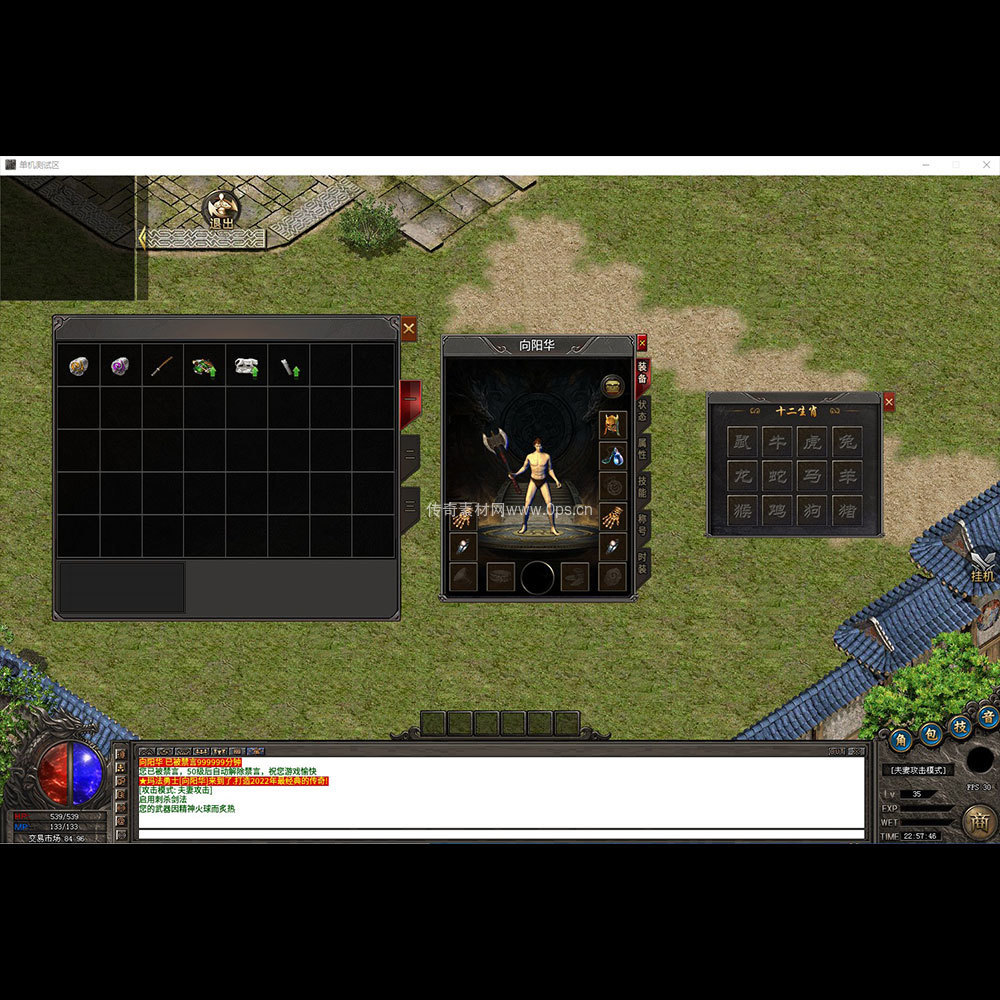This screenshot has width=1000, height=1000.
Task: Close the inventory bag window
Action: click(x=408, y=328)
